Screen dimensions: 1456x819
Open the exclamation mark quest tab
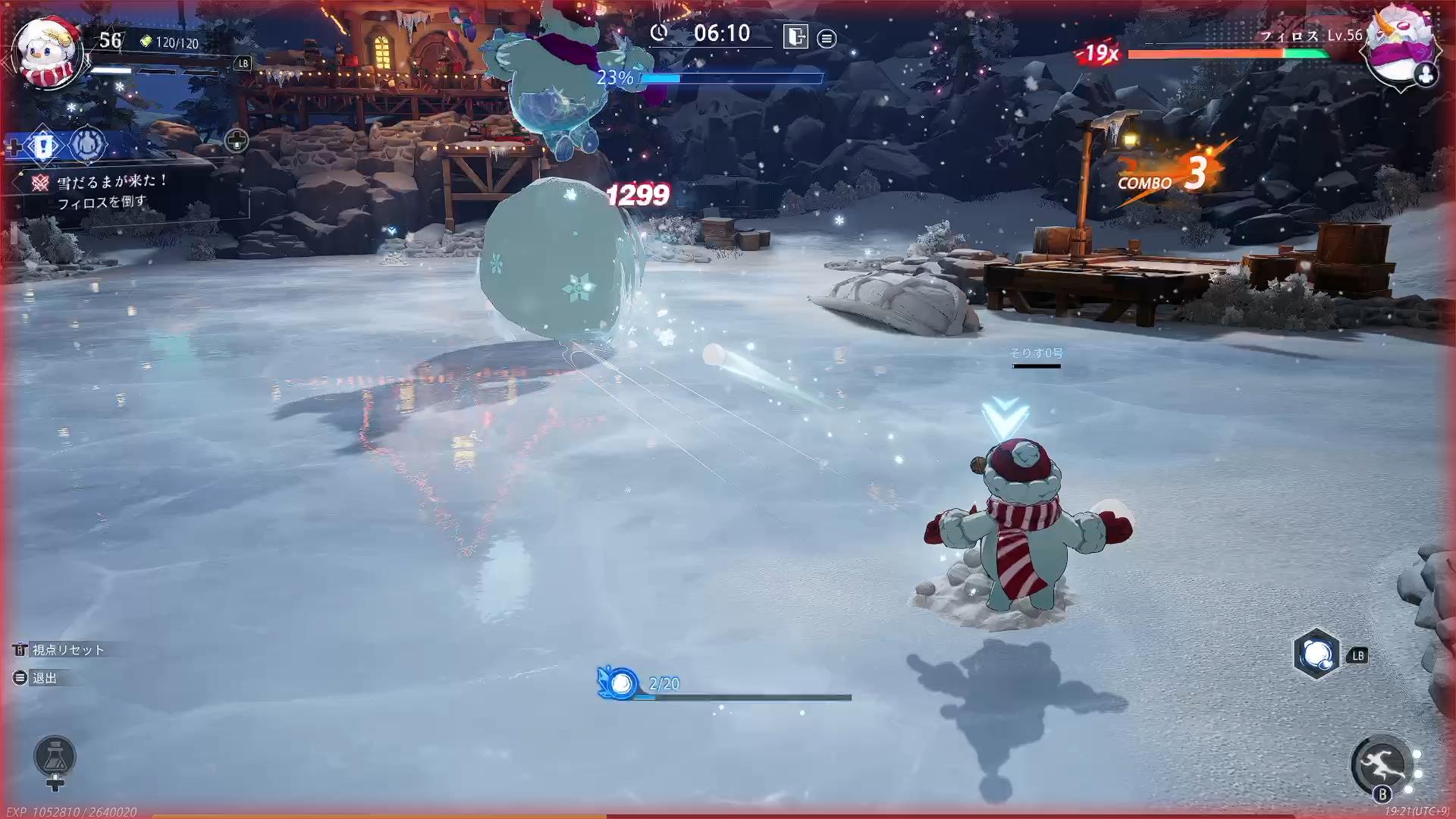point(42,144)
